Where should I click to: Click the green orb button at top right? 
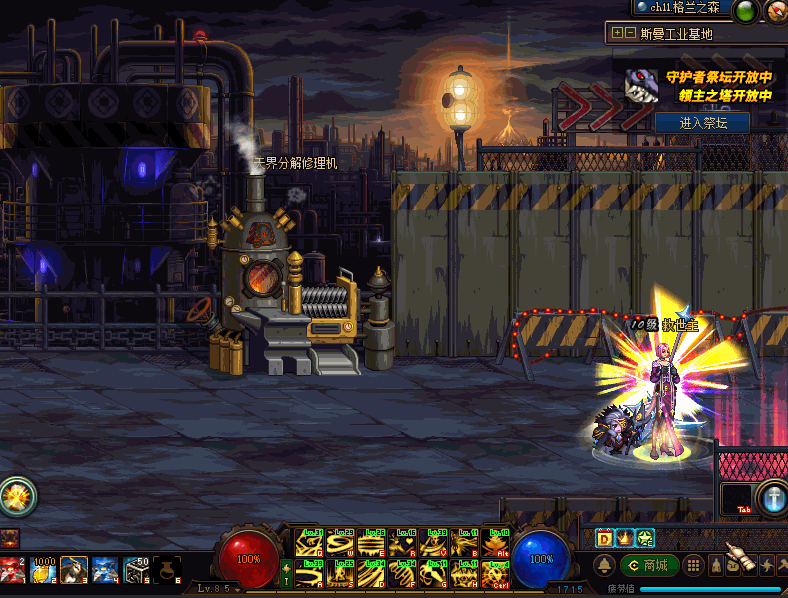[745, 11]
